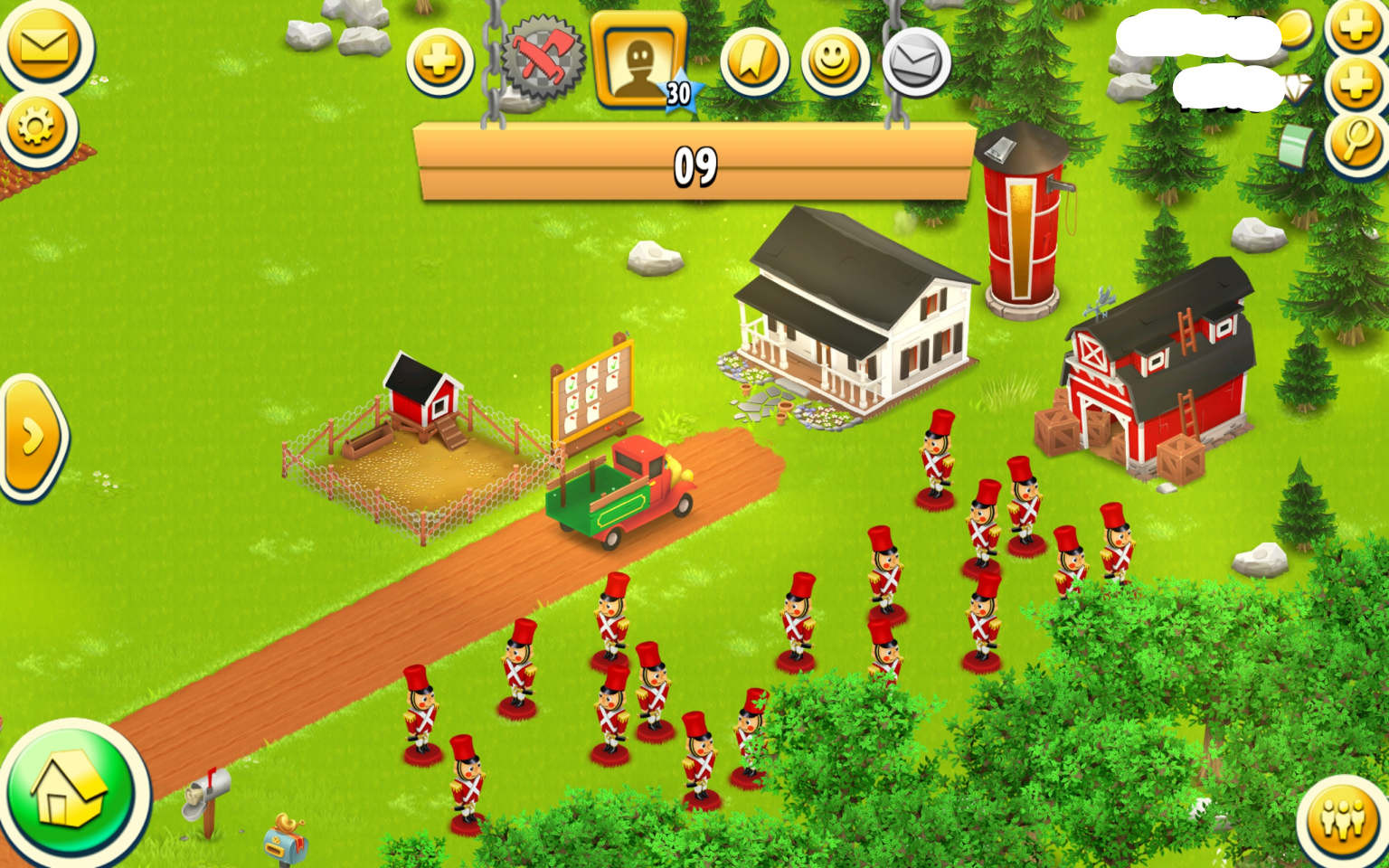The image size is (1389, 868).
Task: Choose the smiley face button
Action: click(834, 61)
